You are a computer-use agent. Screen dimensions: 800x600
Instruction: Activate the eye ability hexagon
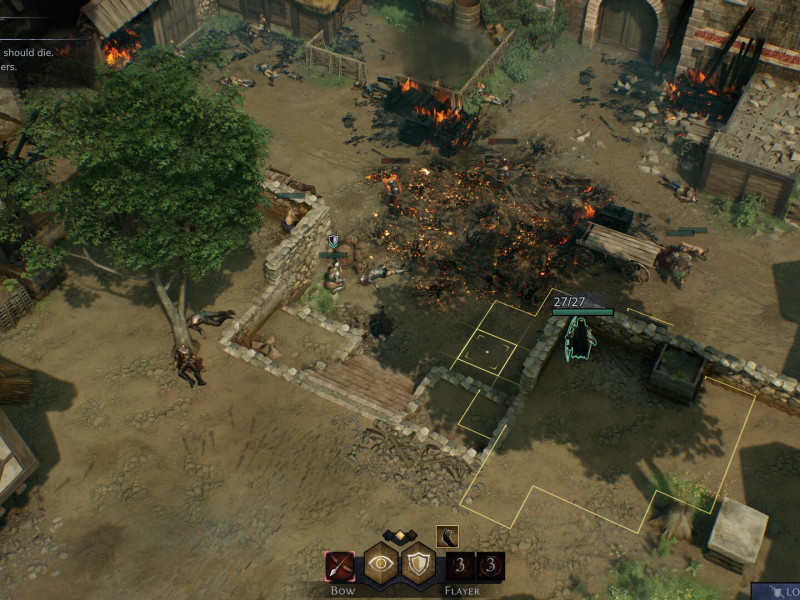click(x=381, y=564)
